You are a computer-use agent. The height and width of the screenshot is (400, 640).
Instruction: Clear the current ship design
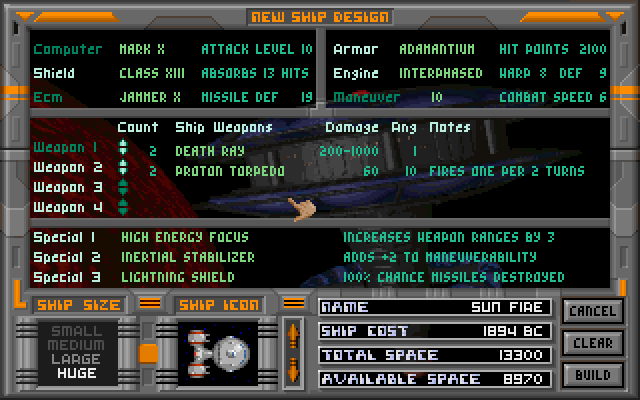tap(591, 343)
